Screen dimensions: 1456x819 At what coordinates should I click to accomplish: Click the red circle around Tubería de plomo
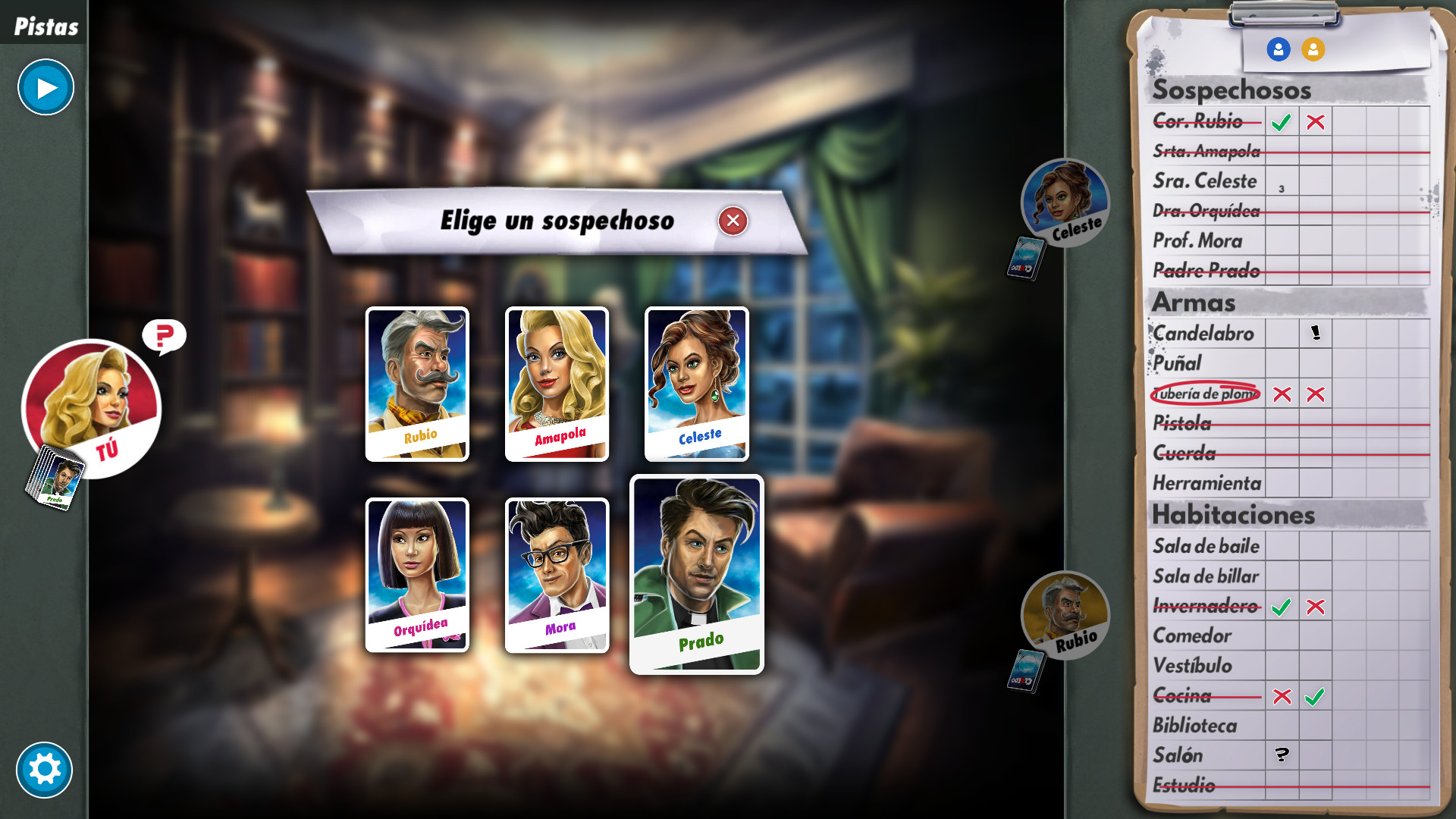[x=1205, y=394]
